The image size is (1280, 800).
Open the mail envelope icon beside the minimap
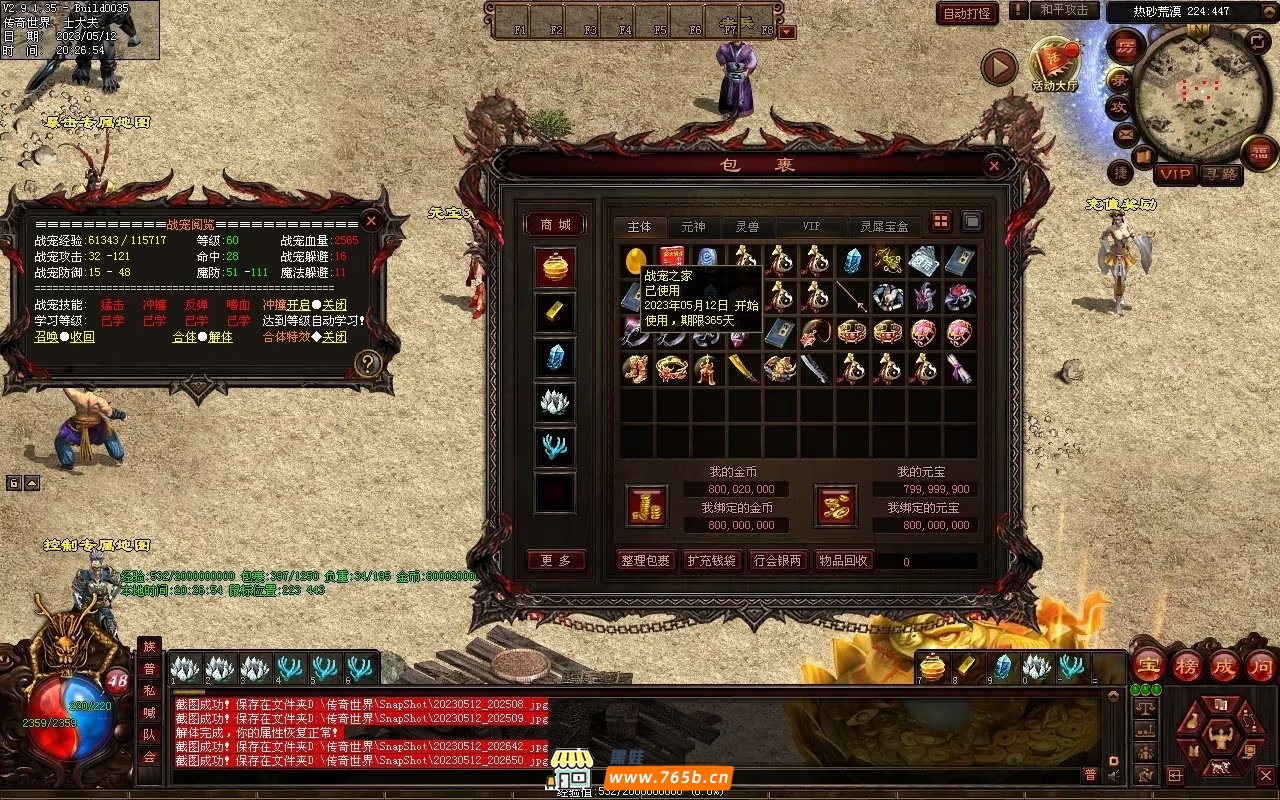(x=1126, y=134)
